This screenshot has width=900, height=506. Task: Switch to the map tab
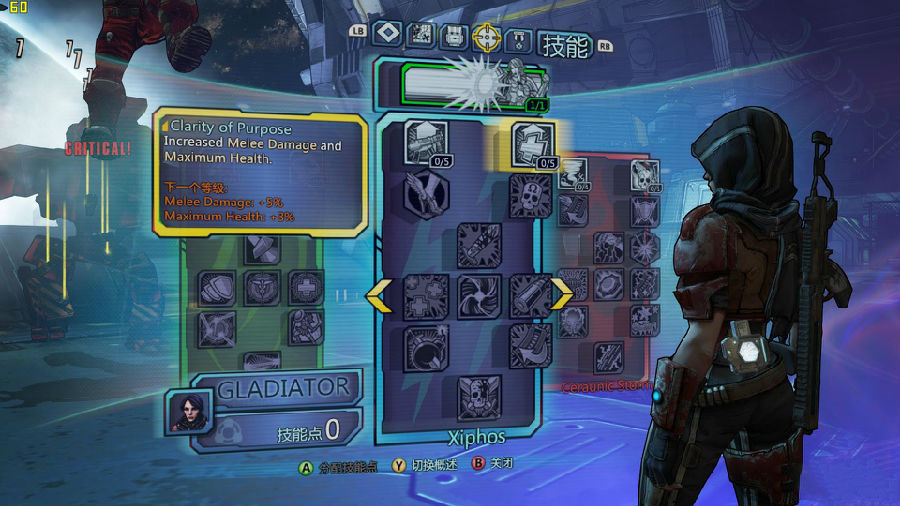(421, 36)
